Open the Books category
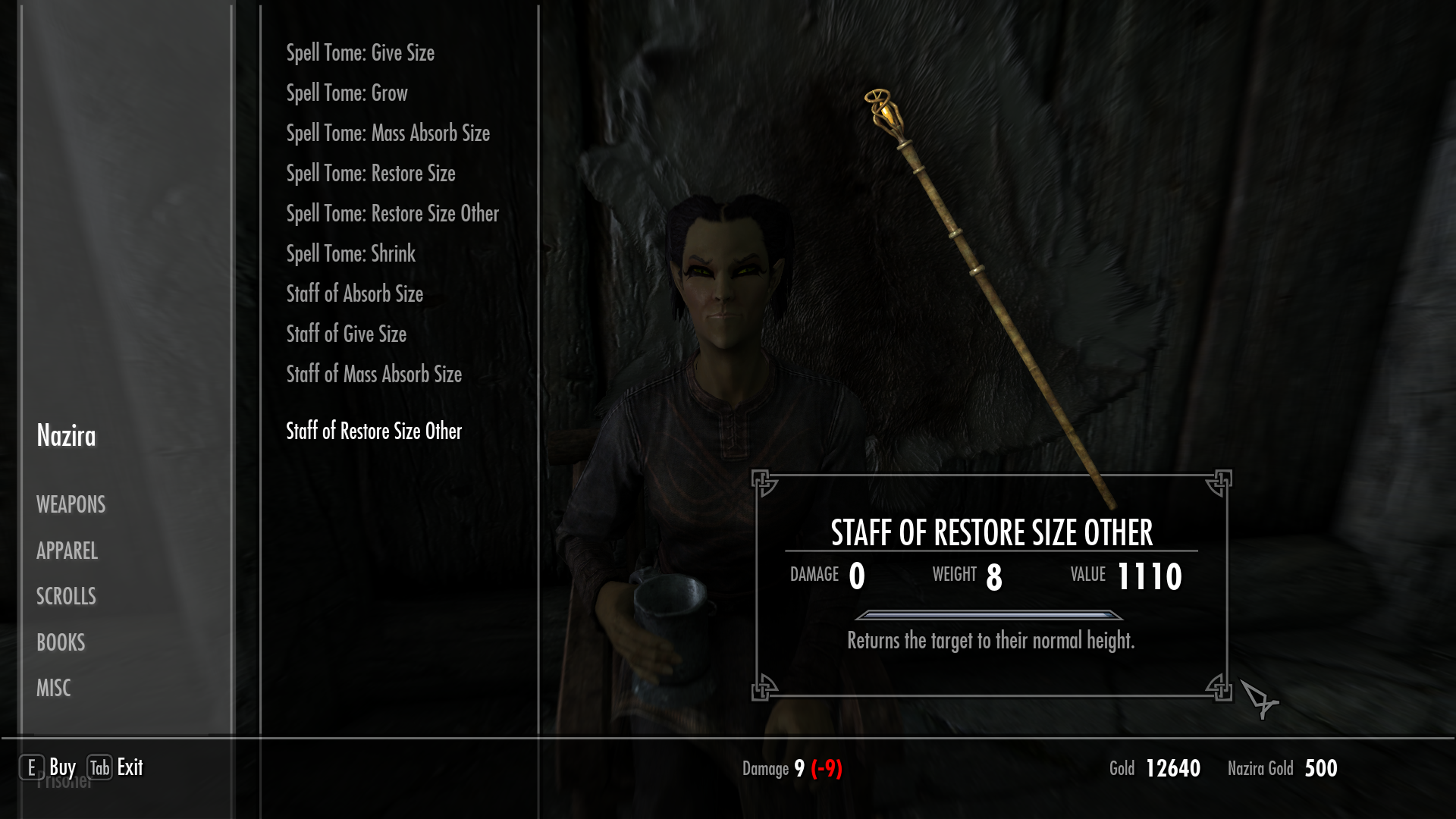The width and height of the screenshot is (1456, 819). click(61, 643)
